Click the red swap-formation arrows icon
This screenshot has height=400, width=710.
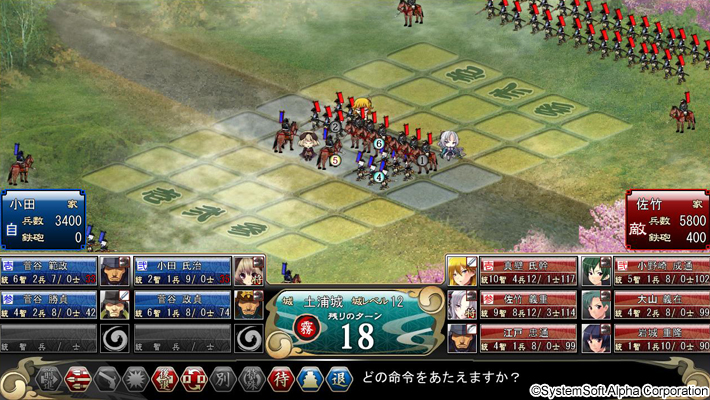coord(192,380)
